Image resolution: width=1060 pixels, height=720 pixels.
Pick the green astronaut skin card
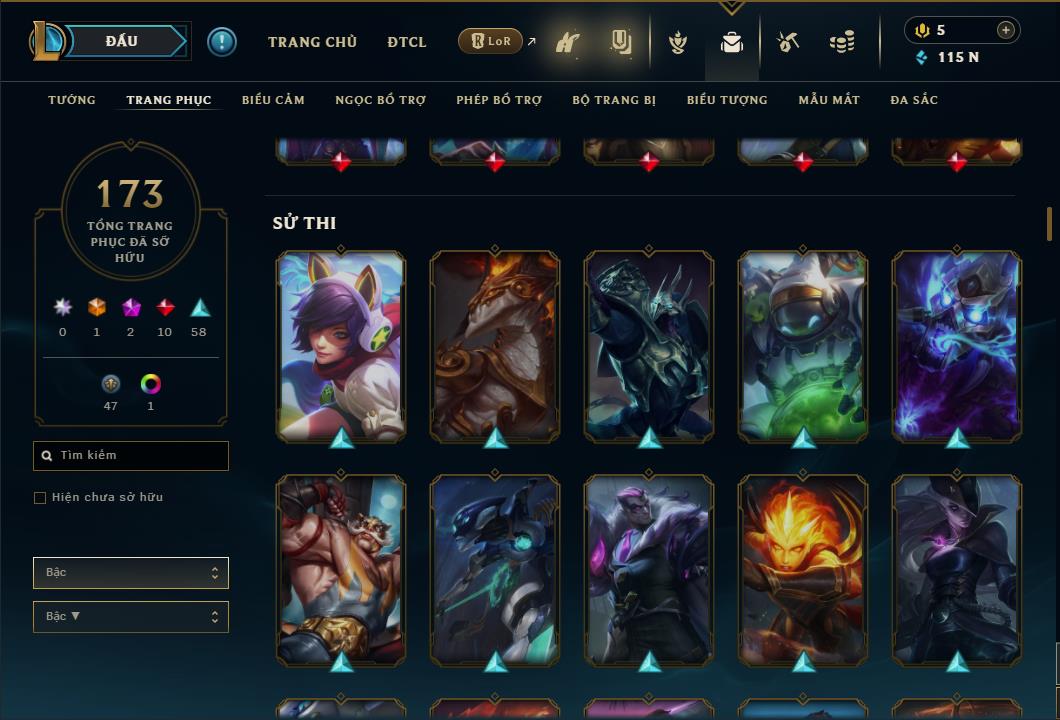point(803,345)
